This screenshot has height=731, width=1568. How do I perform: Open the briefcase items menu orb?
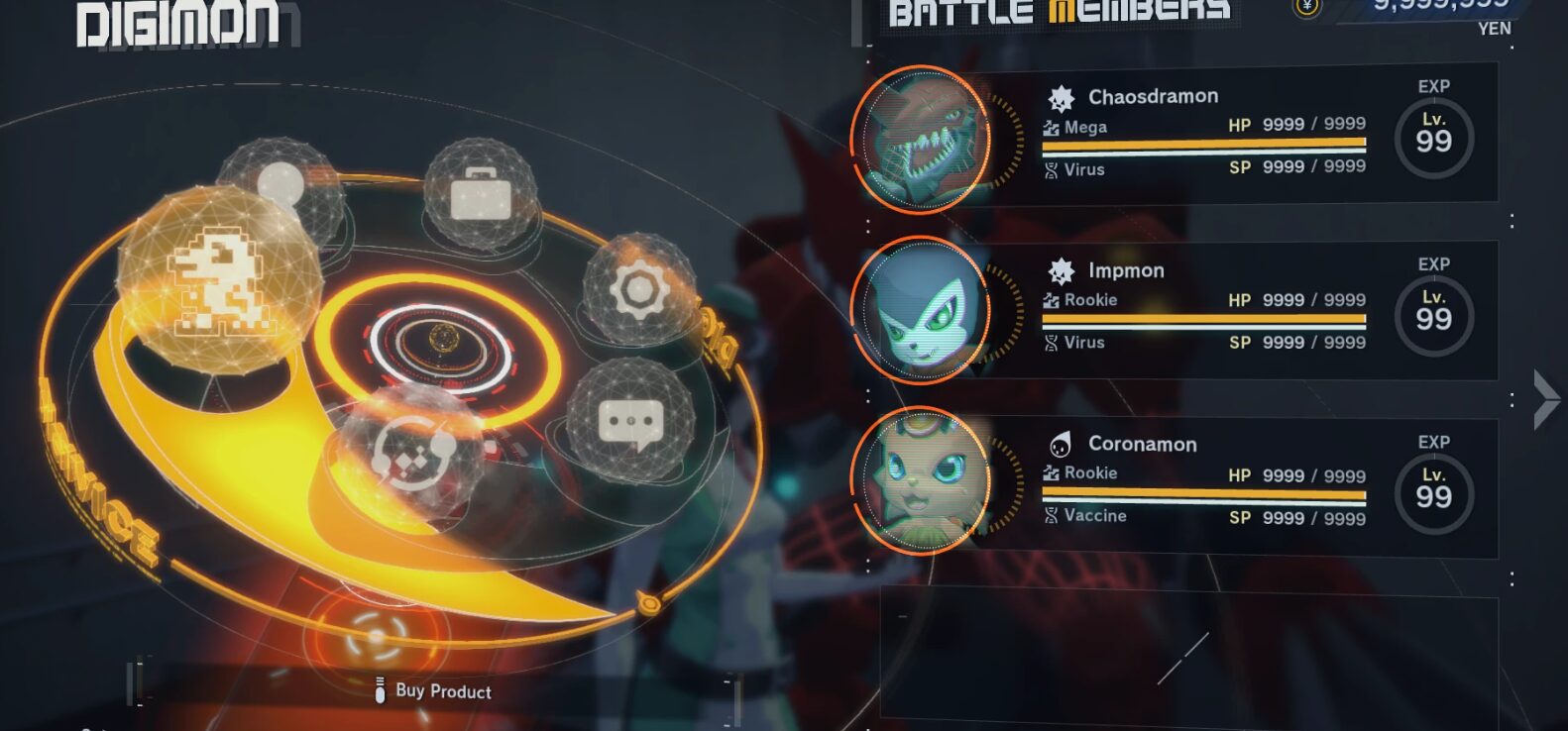(481, 193)
